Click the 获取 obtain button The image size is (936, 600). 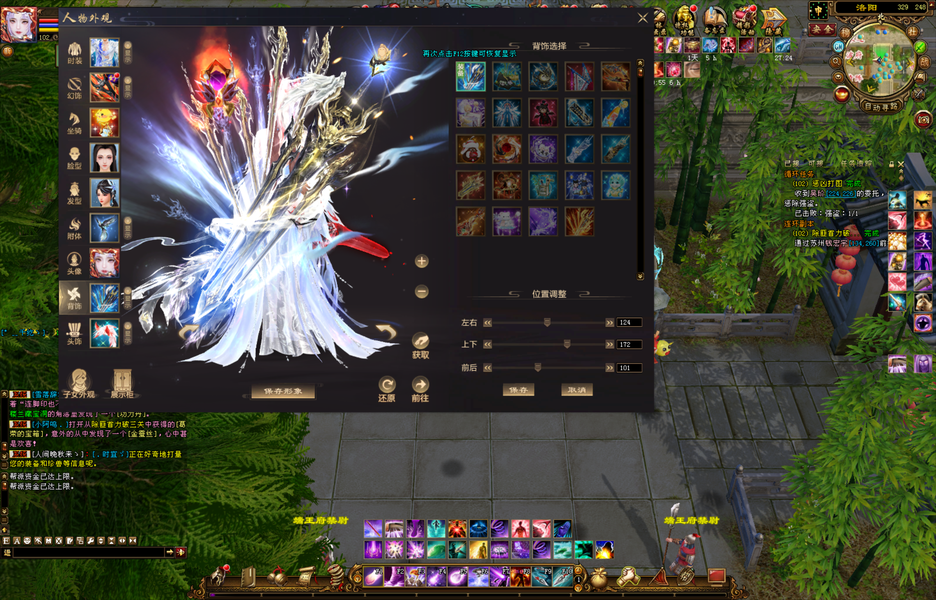tap(421, 345)
